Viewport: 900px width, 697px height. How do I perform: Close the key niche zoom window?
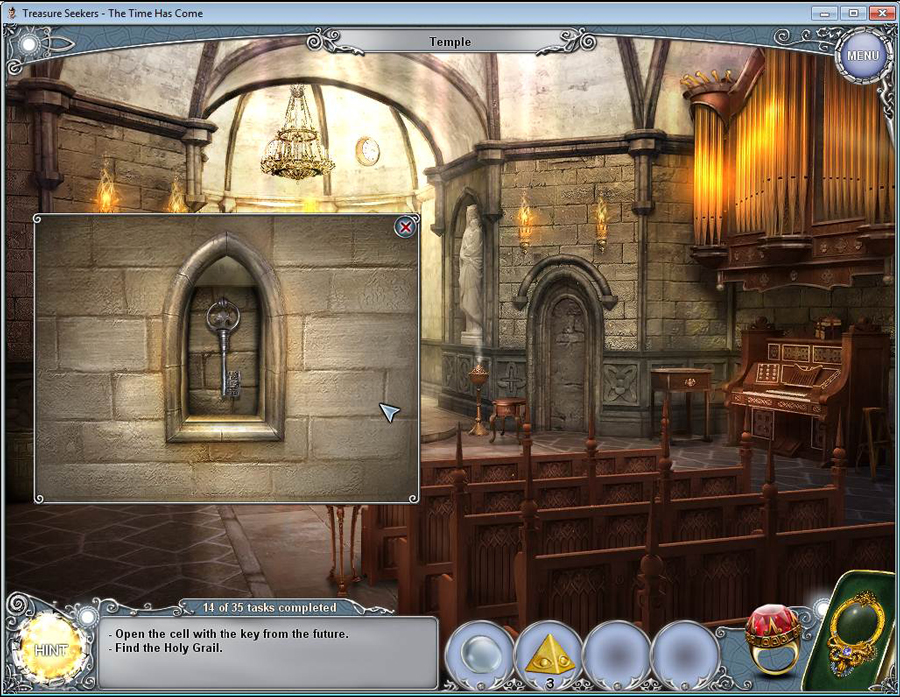pyautogui.click(x=406, y=228)
